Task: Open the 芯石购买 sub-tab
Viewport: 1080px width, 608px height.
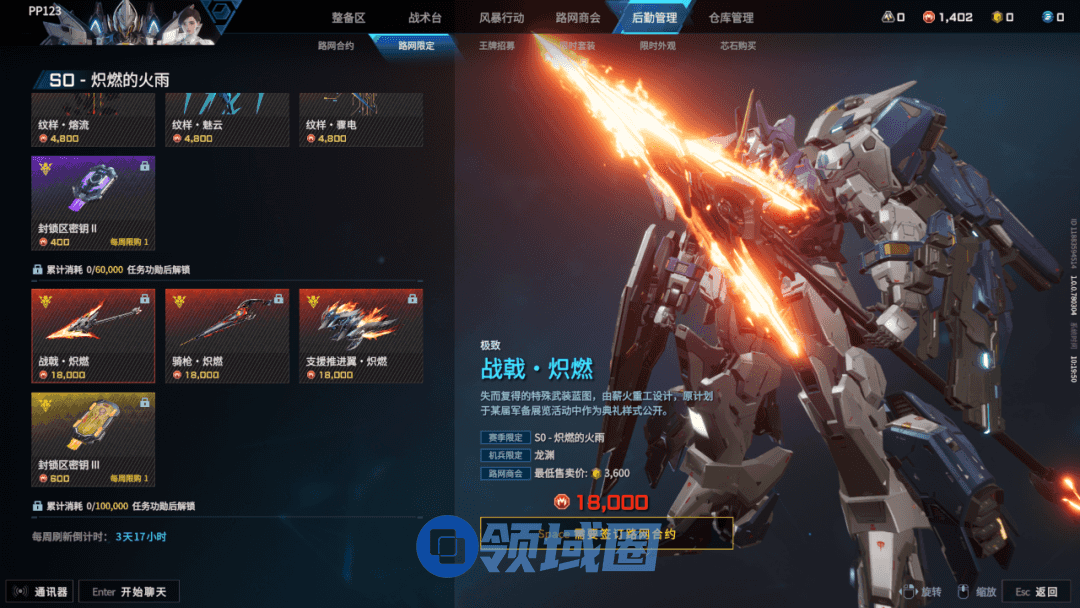Action: (738, 46)
